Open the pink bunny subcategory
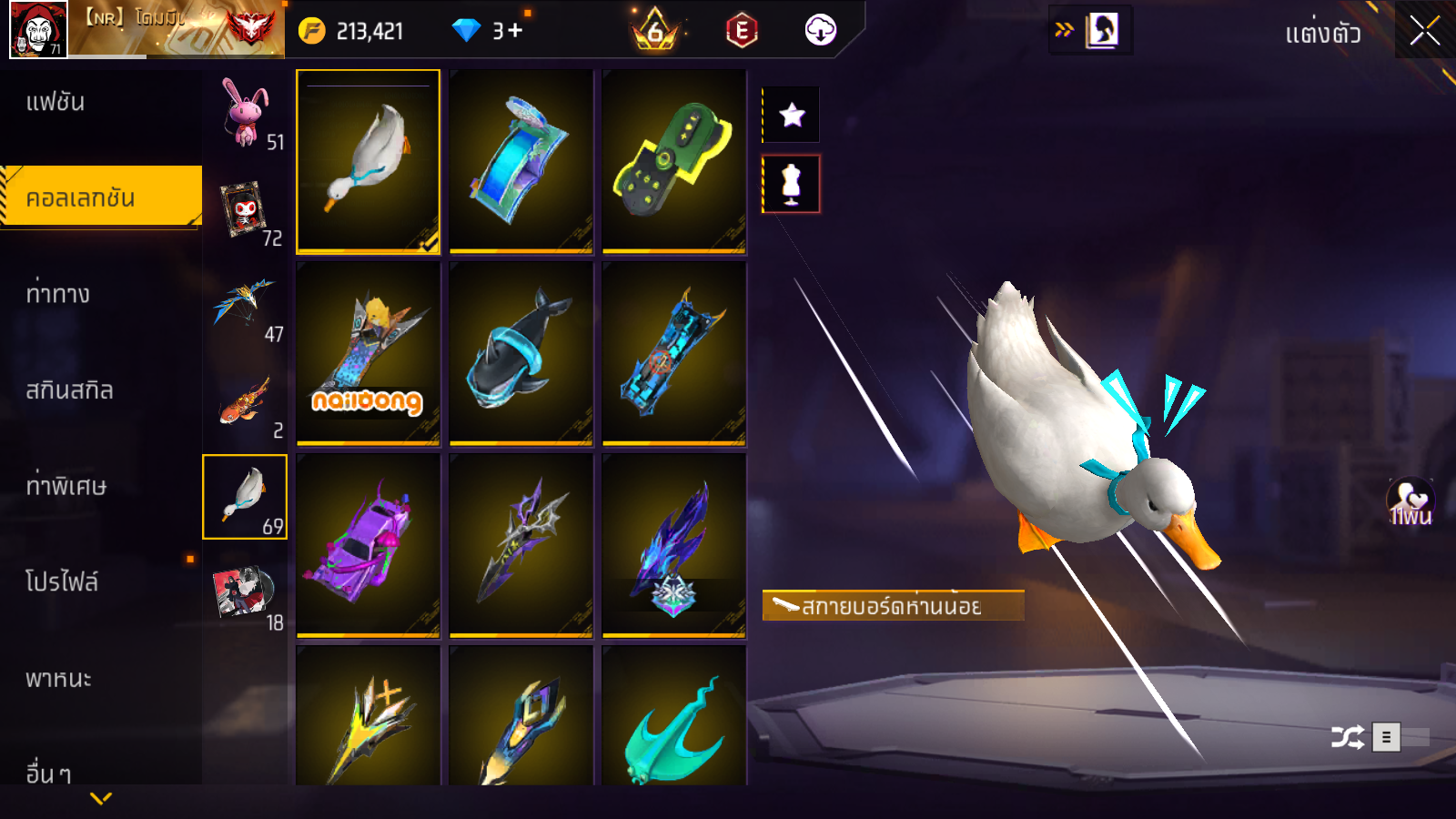This screenshot has width=1456, height=819. [x=246, y=113]
